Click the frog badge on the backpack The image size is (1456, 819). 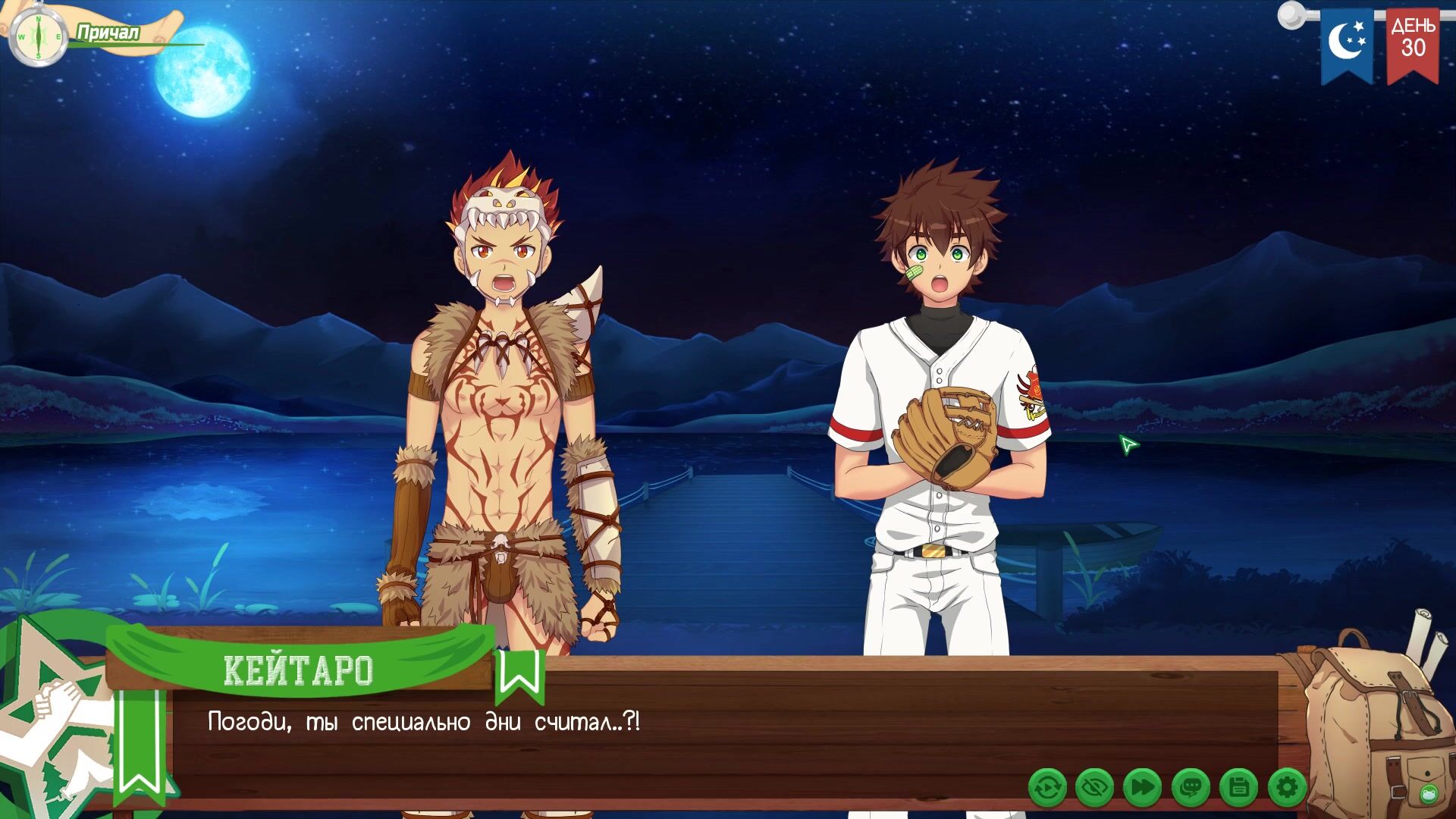pos(1429,794)
